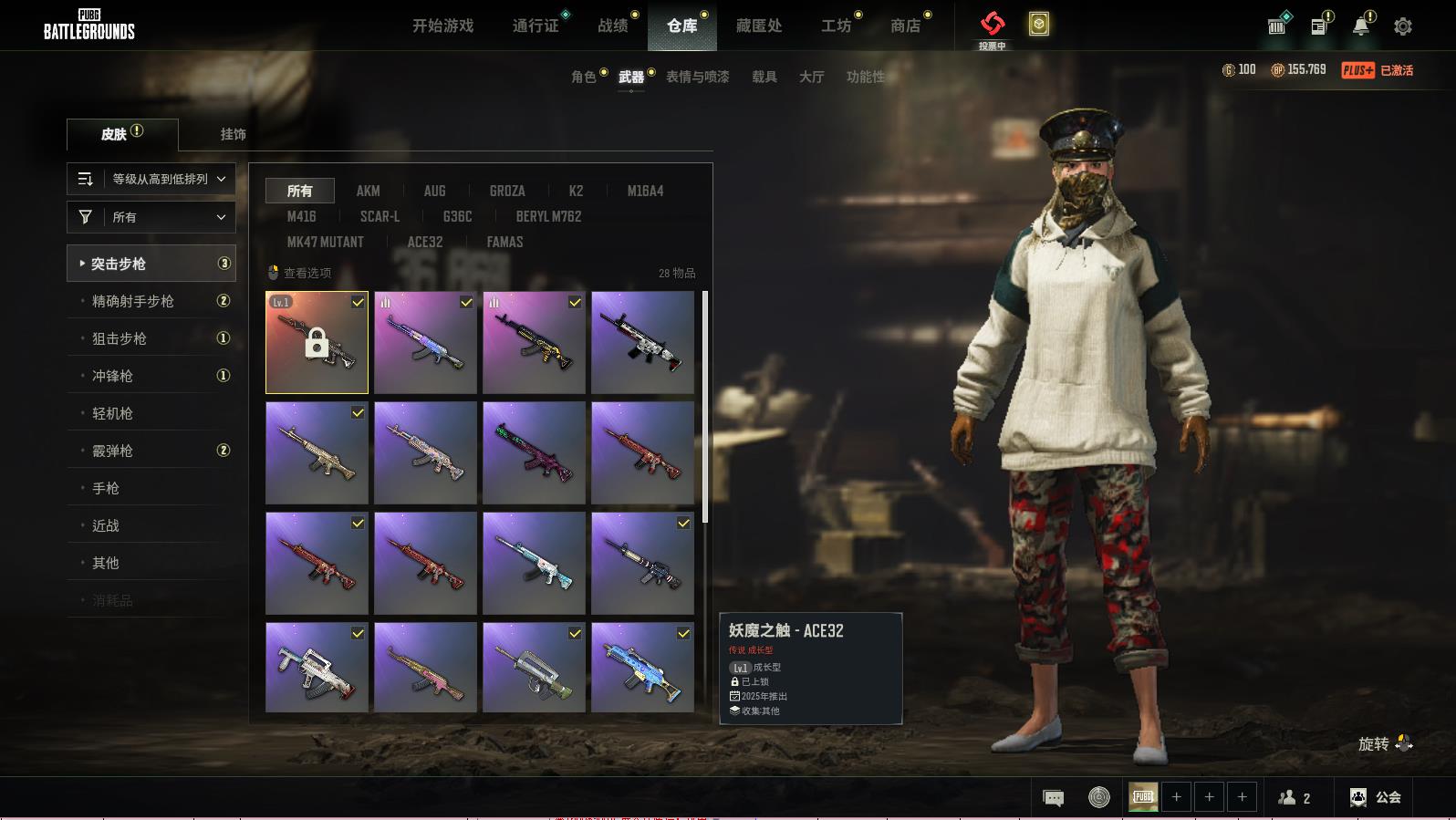The height and width of the screenshot is (820, 1456).
Task: Open the 战绩 career tab
Action: tap(613, 26)
